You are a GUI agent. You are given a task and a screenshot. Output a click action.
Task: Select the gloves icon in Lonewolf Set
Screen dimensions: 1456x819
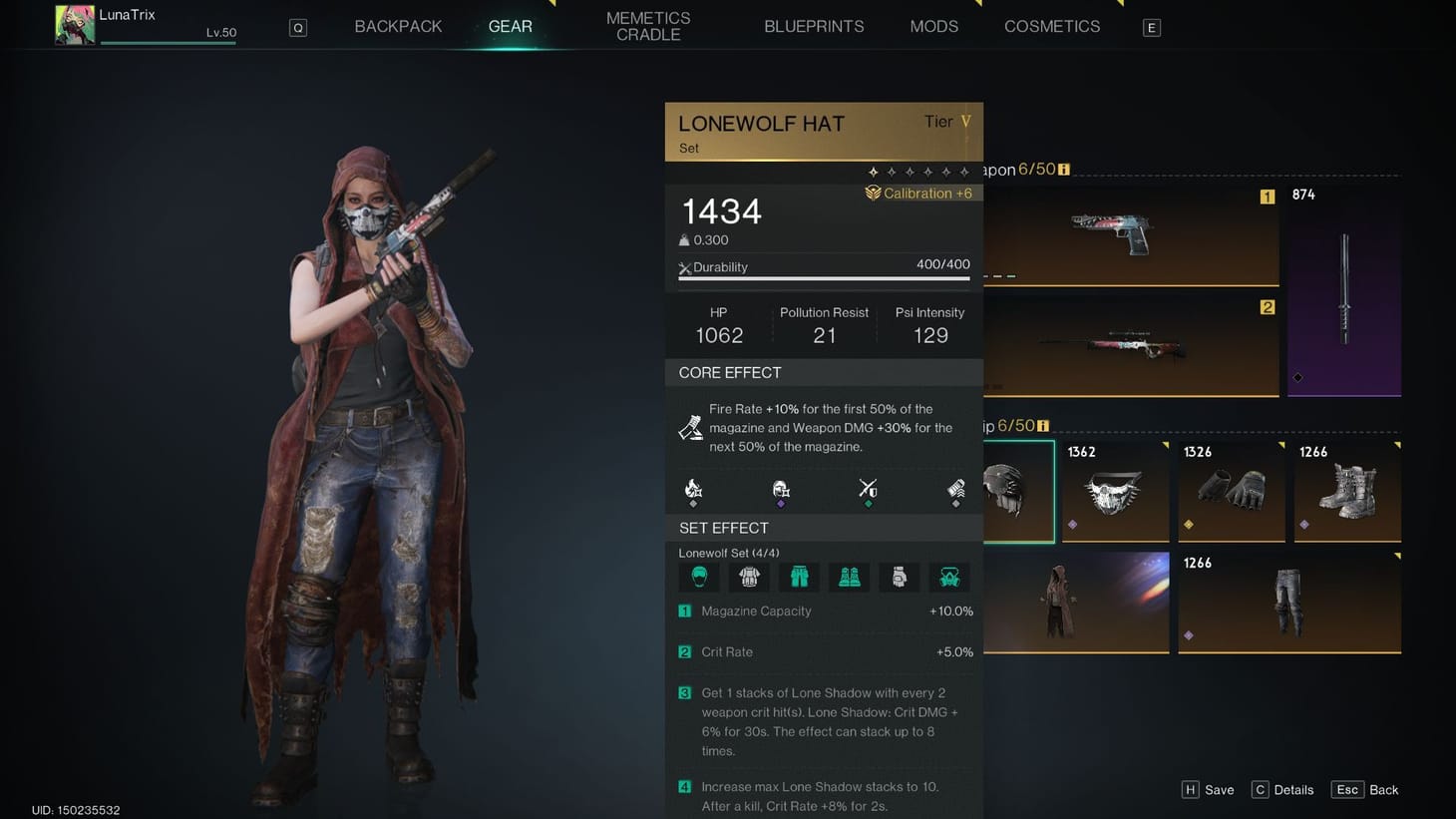(899, 577)
